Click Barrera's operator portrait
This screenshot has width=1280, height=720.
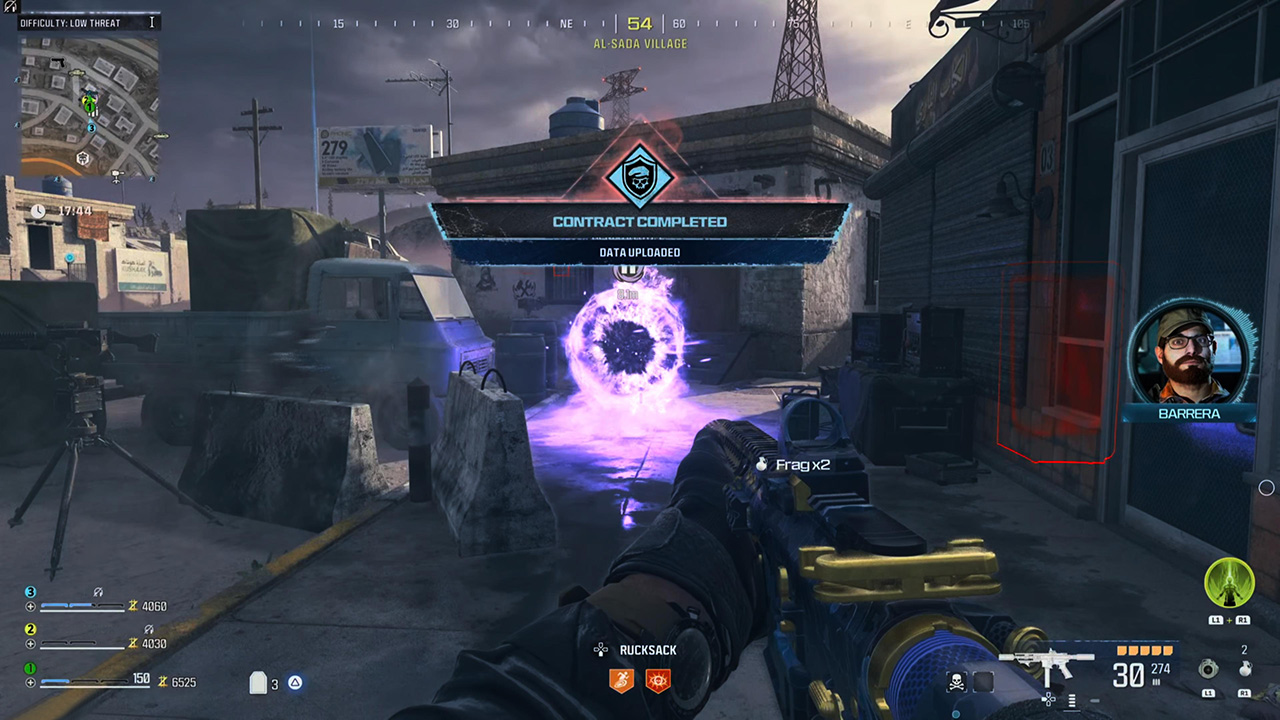(1186, 355)
